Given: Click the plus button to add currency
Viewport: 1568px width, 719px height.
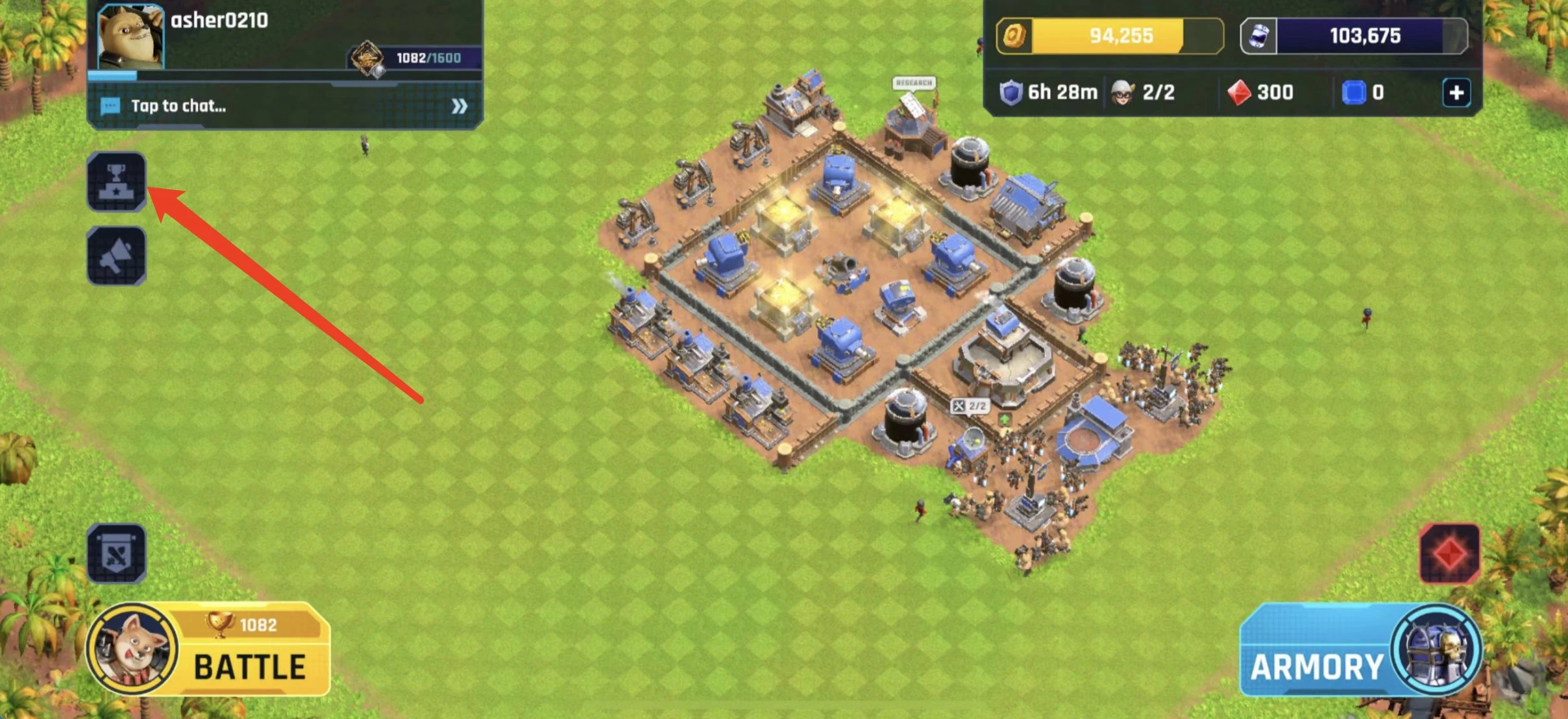Looking at the screenshot, I should (x=1456, y=93).
